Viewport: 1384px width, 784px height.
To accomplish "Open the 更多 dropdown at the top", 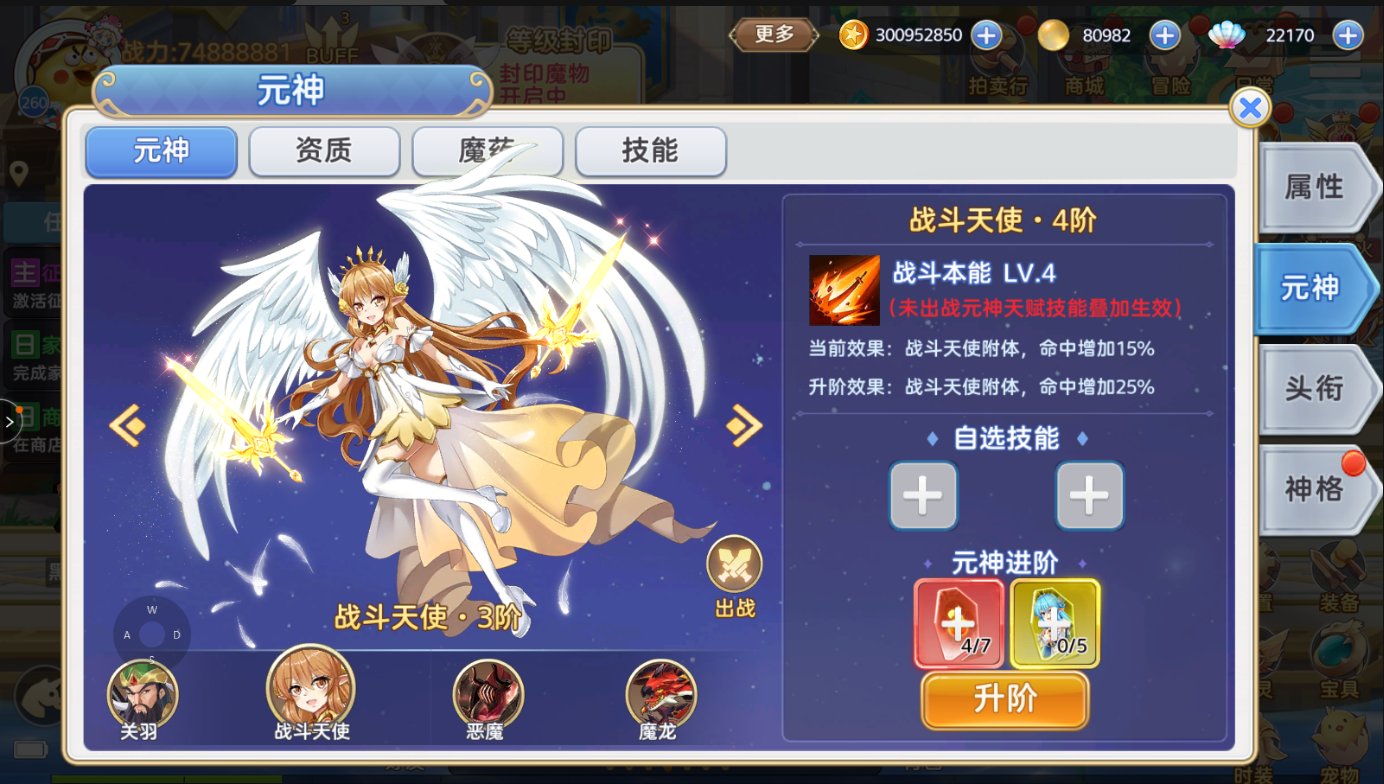I will coord(772,33).
